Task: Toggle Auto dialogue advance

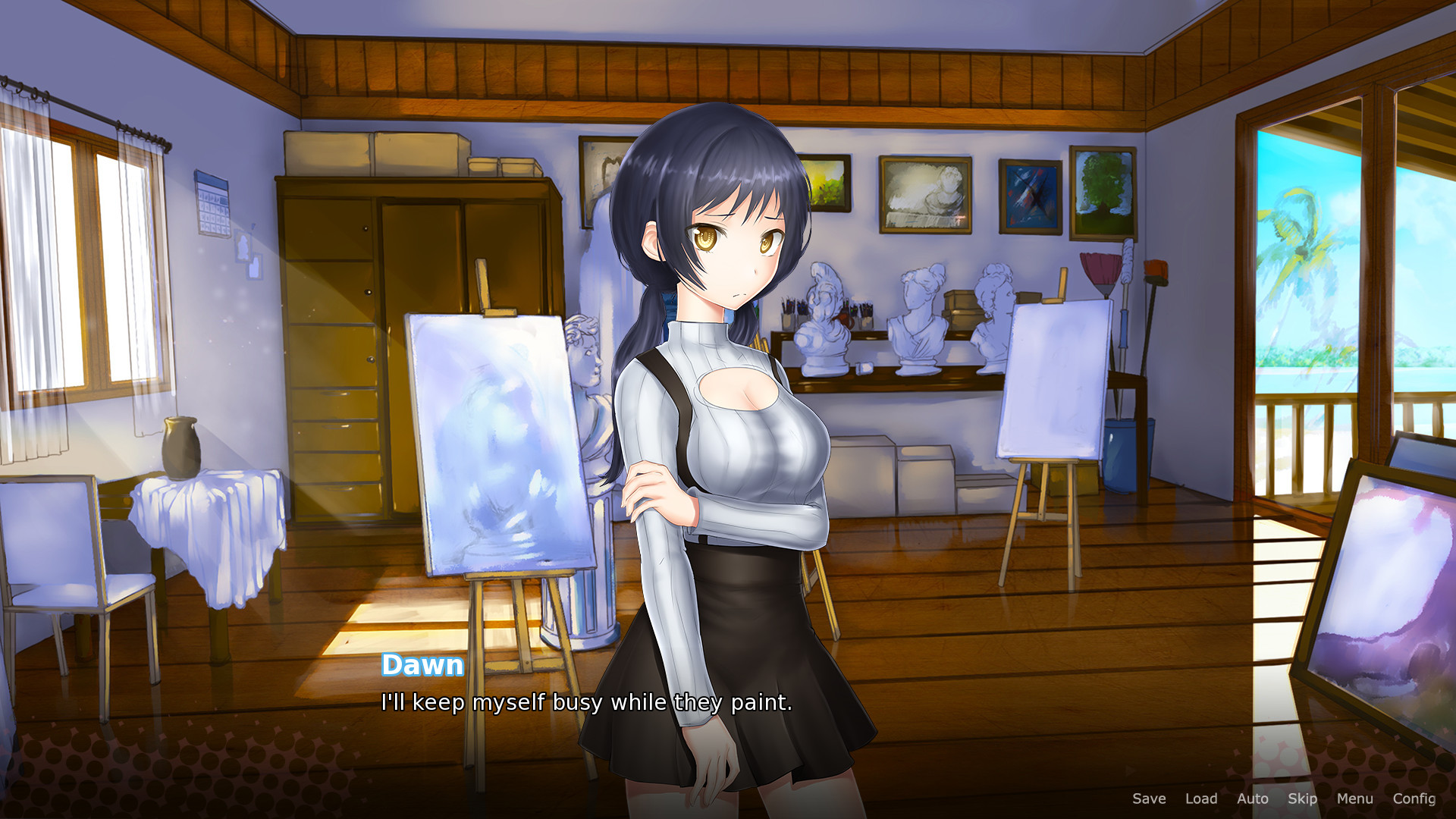Action: pyautogui.click(x=1252, y=799)
